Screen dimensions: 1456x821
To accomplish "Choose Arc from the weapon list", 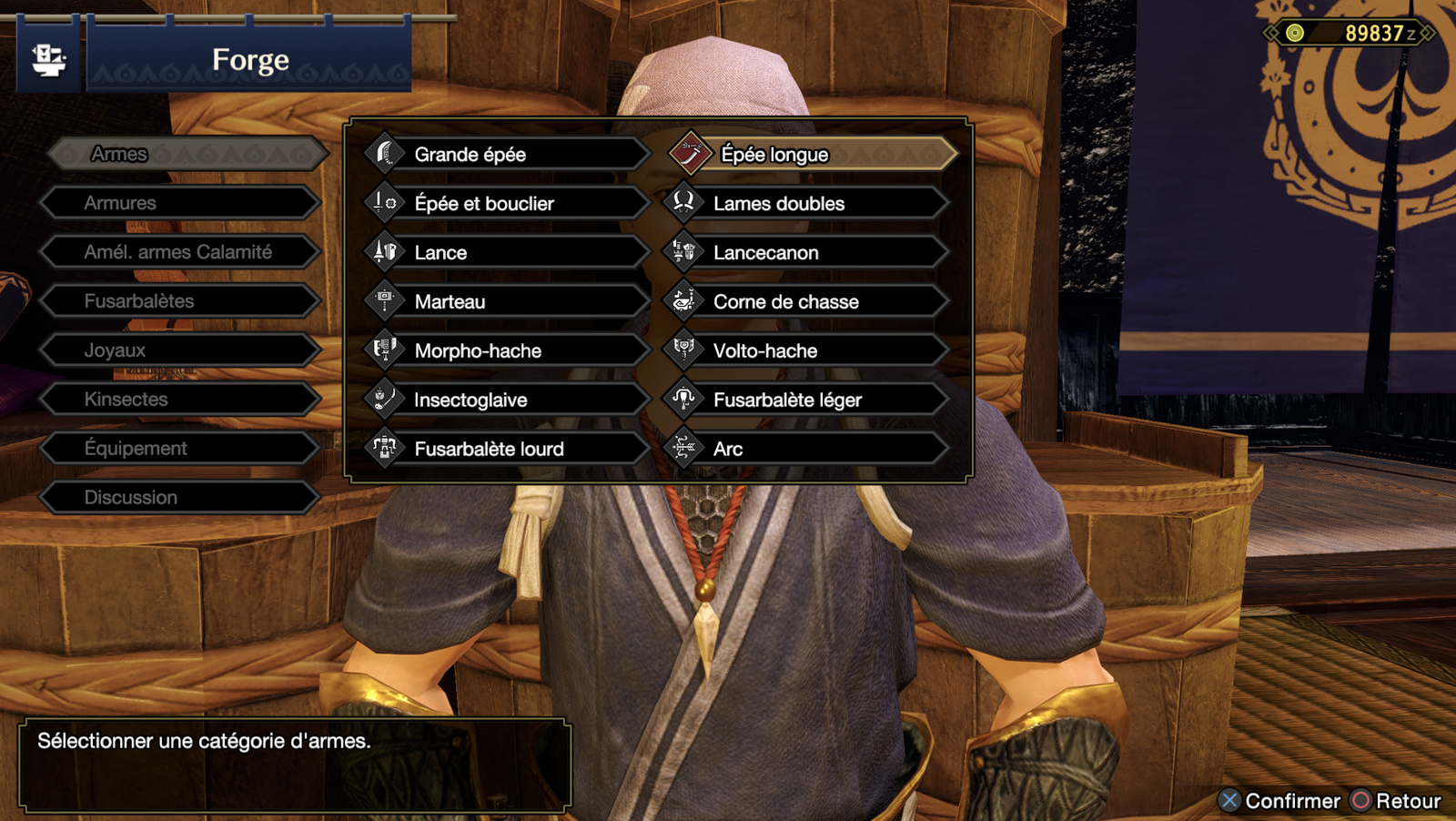I will pyautogui.click(x=805, y=450).
